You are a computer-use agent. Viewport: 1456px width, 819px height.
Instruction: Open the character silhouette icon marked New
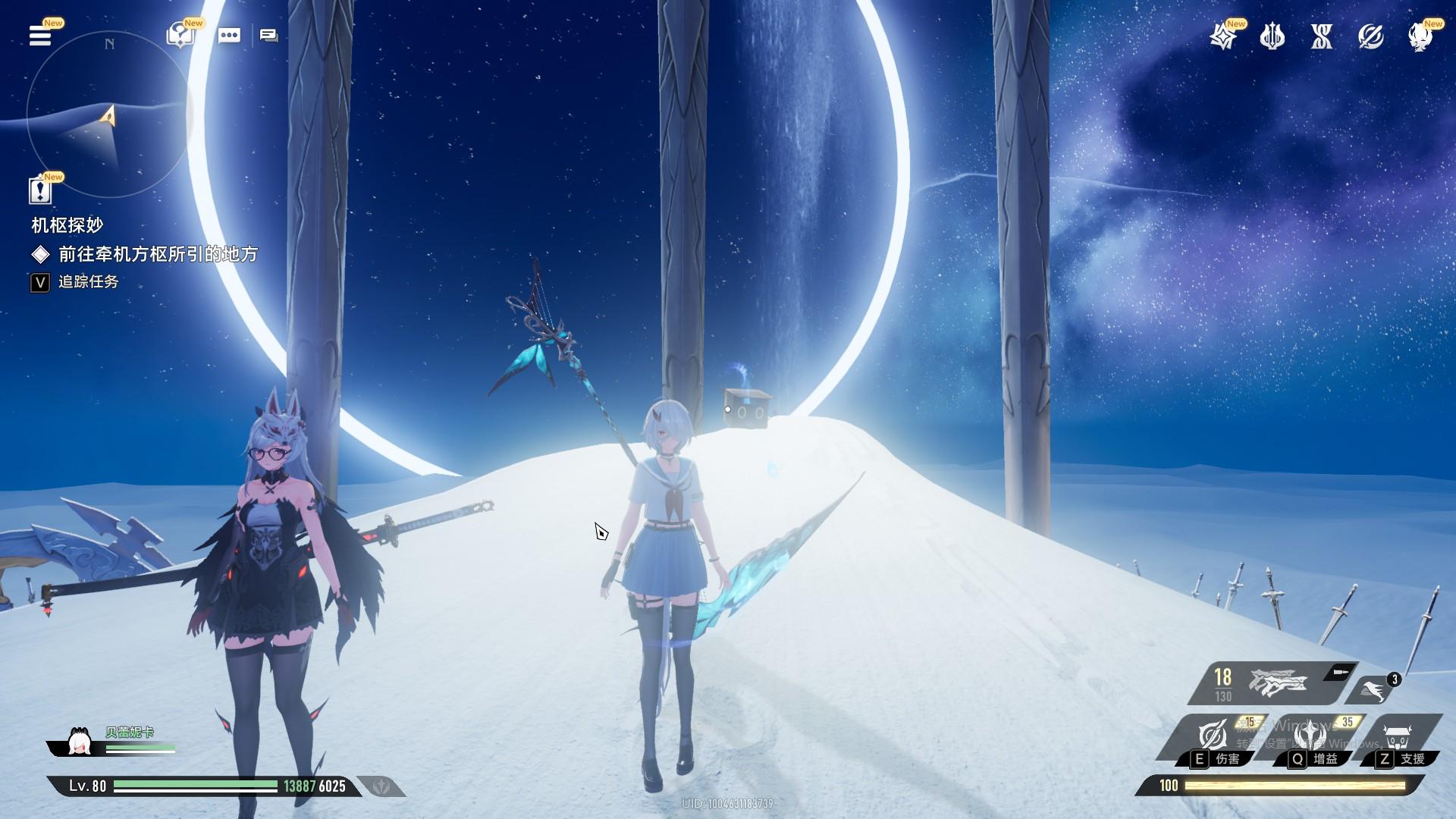pos(1420,36)
